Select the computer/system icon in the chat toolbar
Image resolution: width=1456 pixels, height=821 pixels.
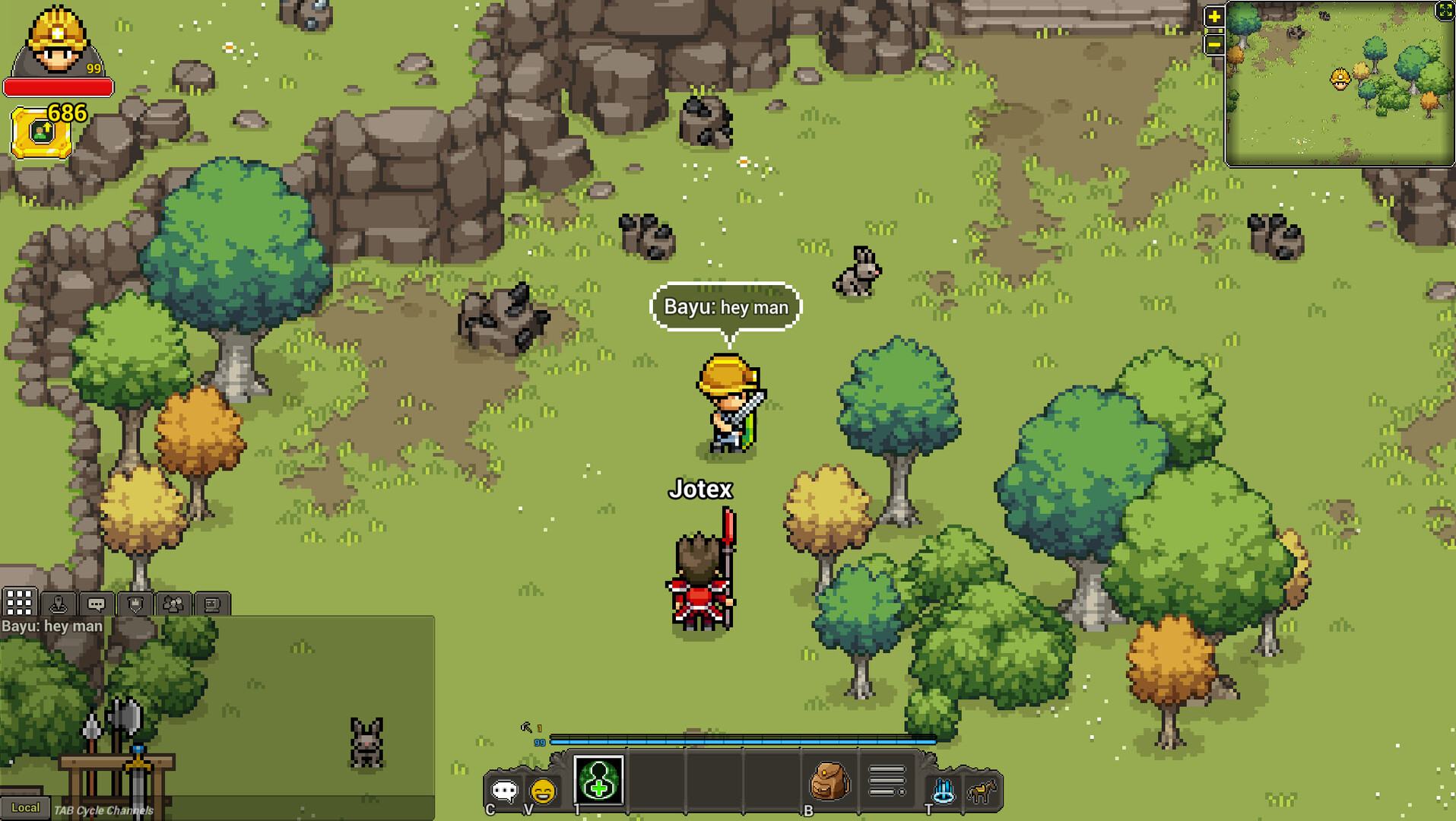point(212,603)
